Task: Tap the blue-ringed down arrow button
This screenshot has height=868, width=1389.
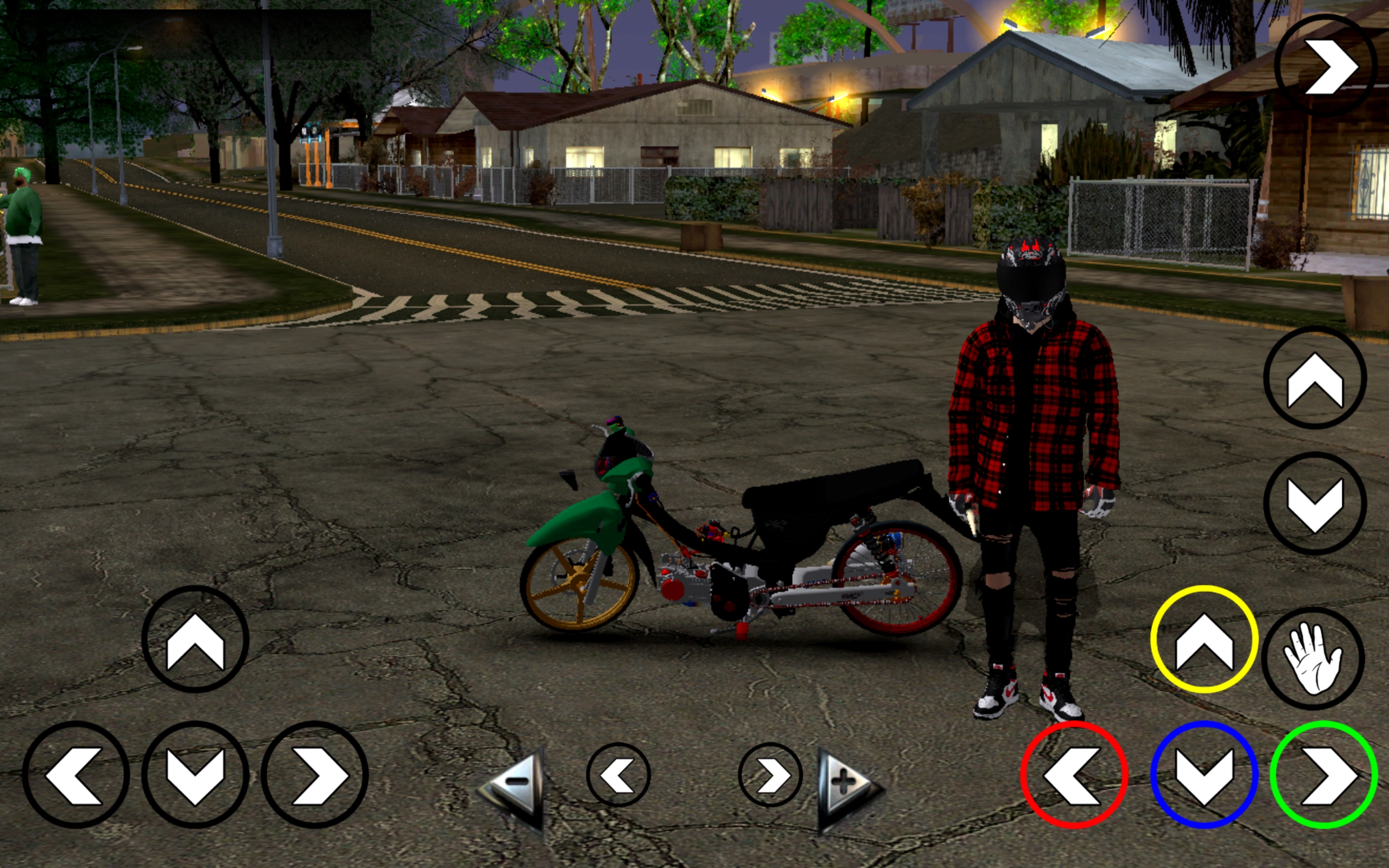Action: click(1203, 775)
